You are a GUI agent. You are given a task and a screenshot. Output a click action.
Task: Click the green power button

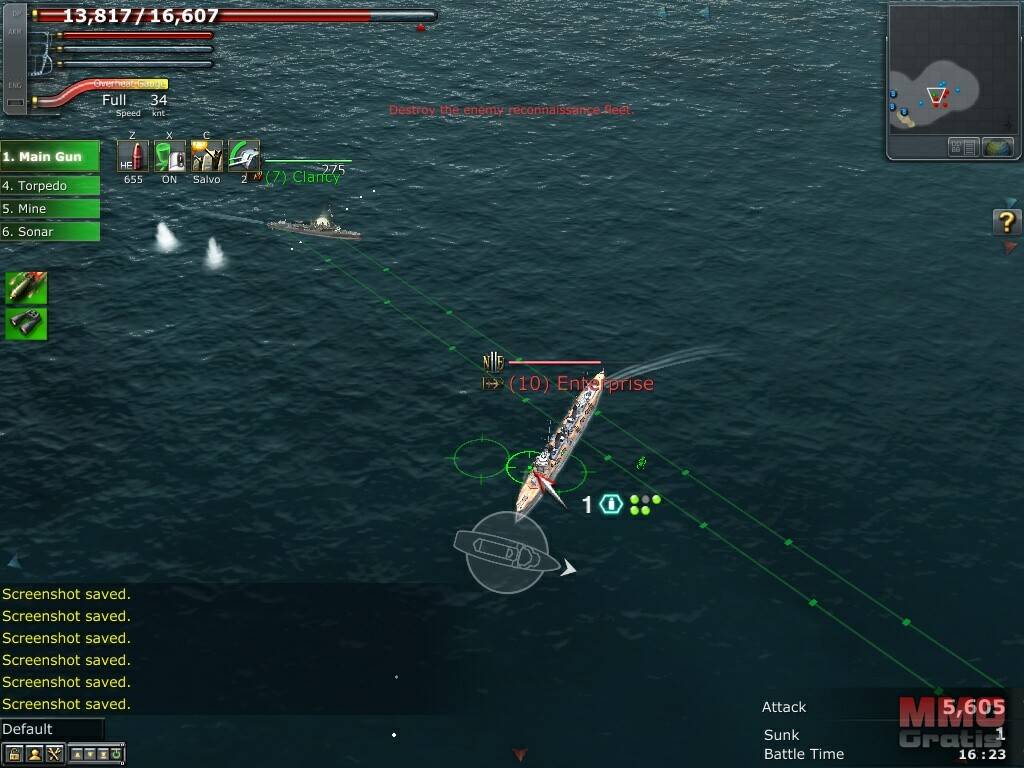point(117,754)
